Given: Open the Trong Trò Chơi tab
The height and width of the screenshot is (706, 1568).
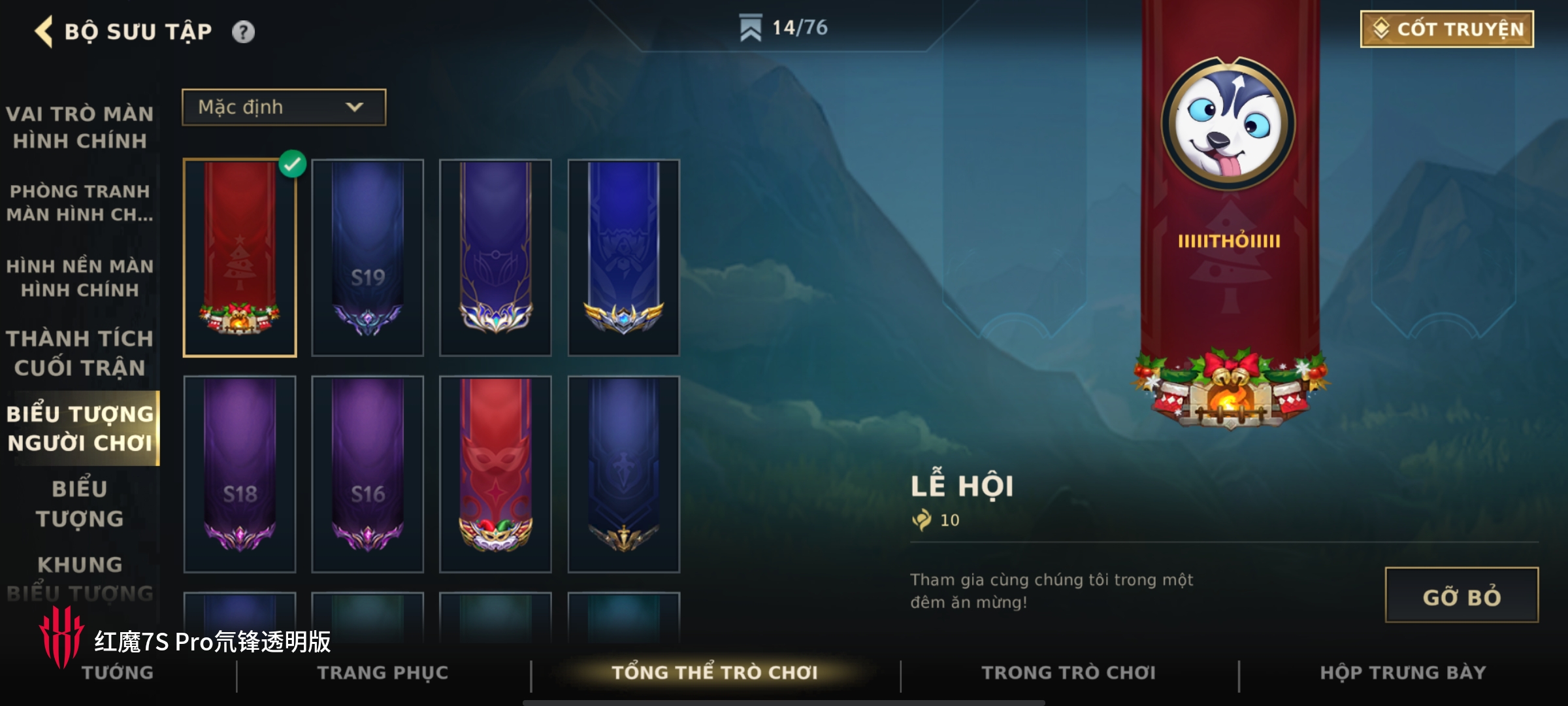Looking at the screenshot, I should pos(1069,673).
